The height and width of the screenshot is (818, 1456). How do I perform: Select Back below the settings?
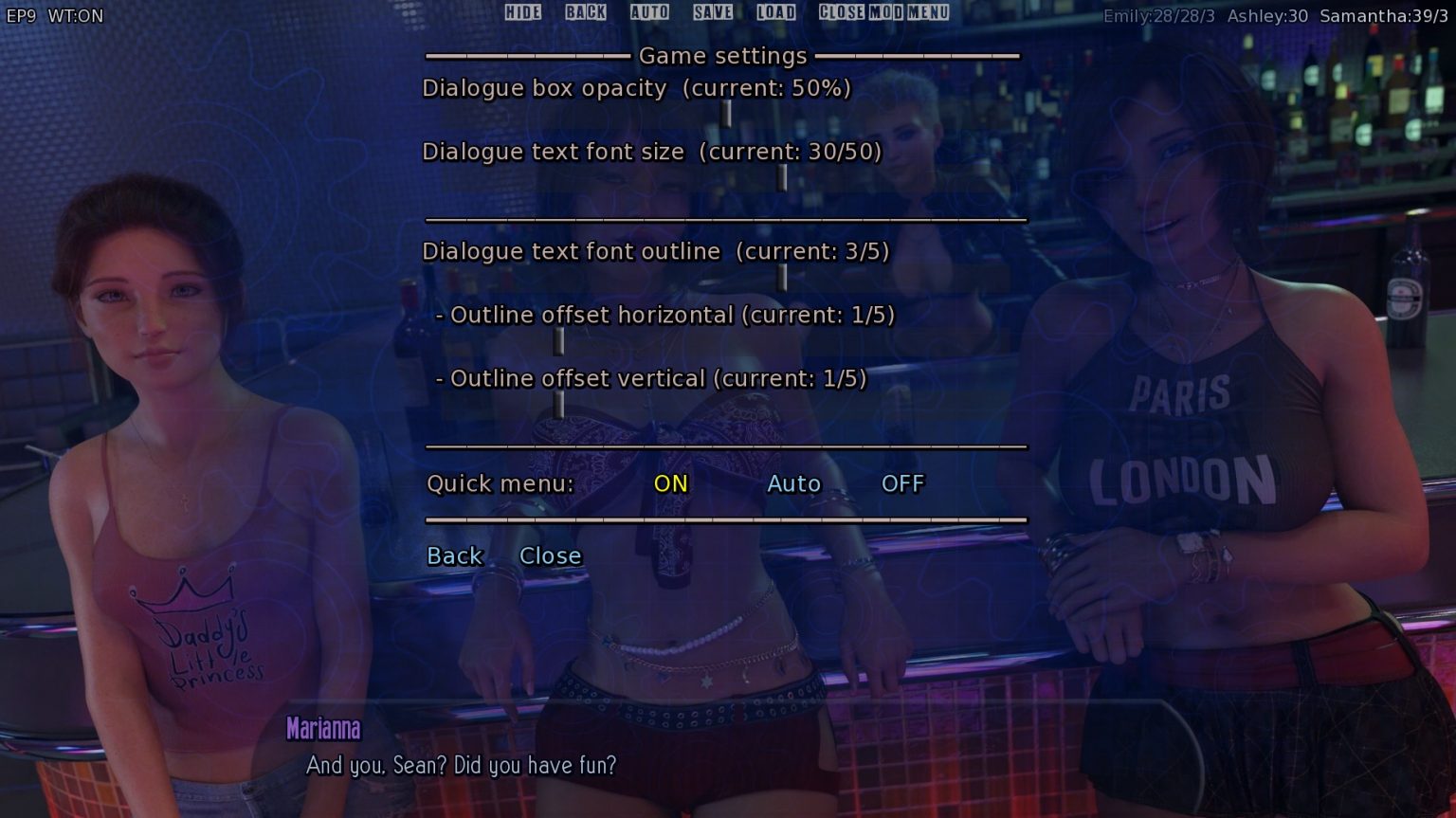[x=454, y=555]
